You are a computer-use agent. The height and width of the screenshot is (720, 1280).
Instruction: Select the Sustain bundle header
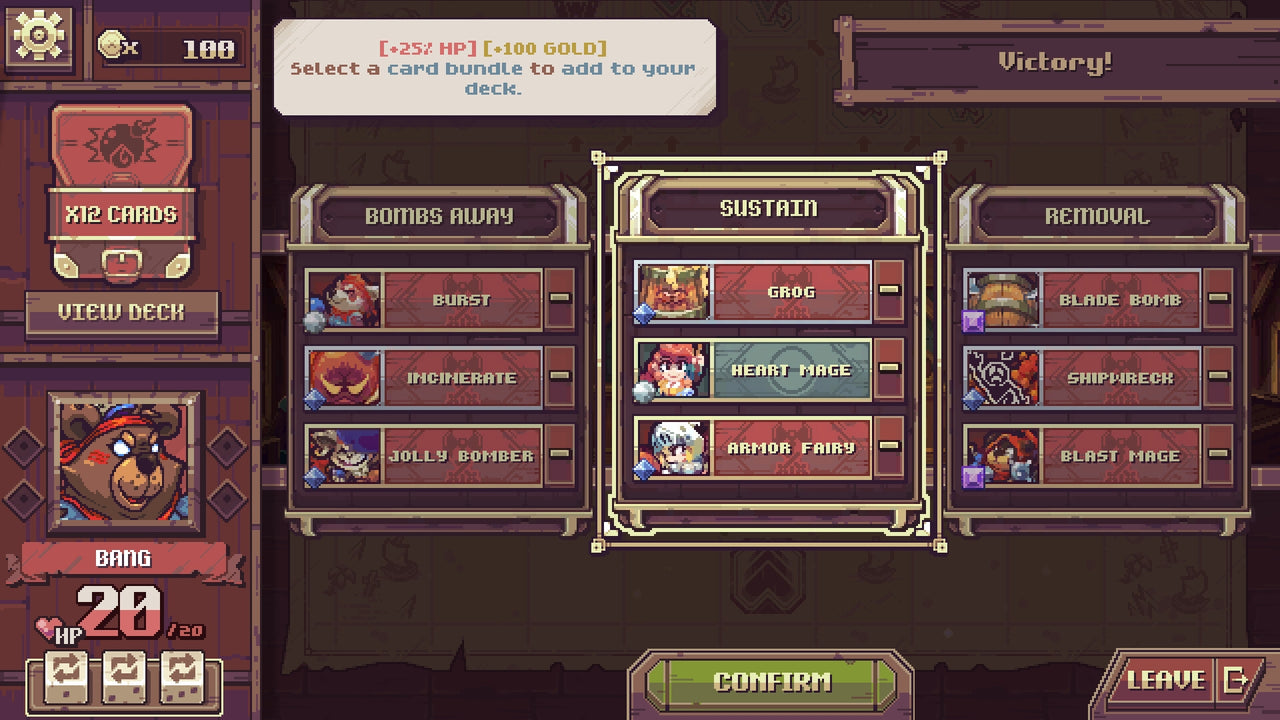point(770,208)
